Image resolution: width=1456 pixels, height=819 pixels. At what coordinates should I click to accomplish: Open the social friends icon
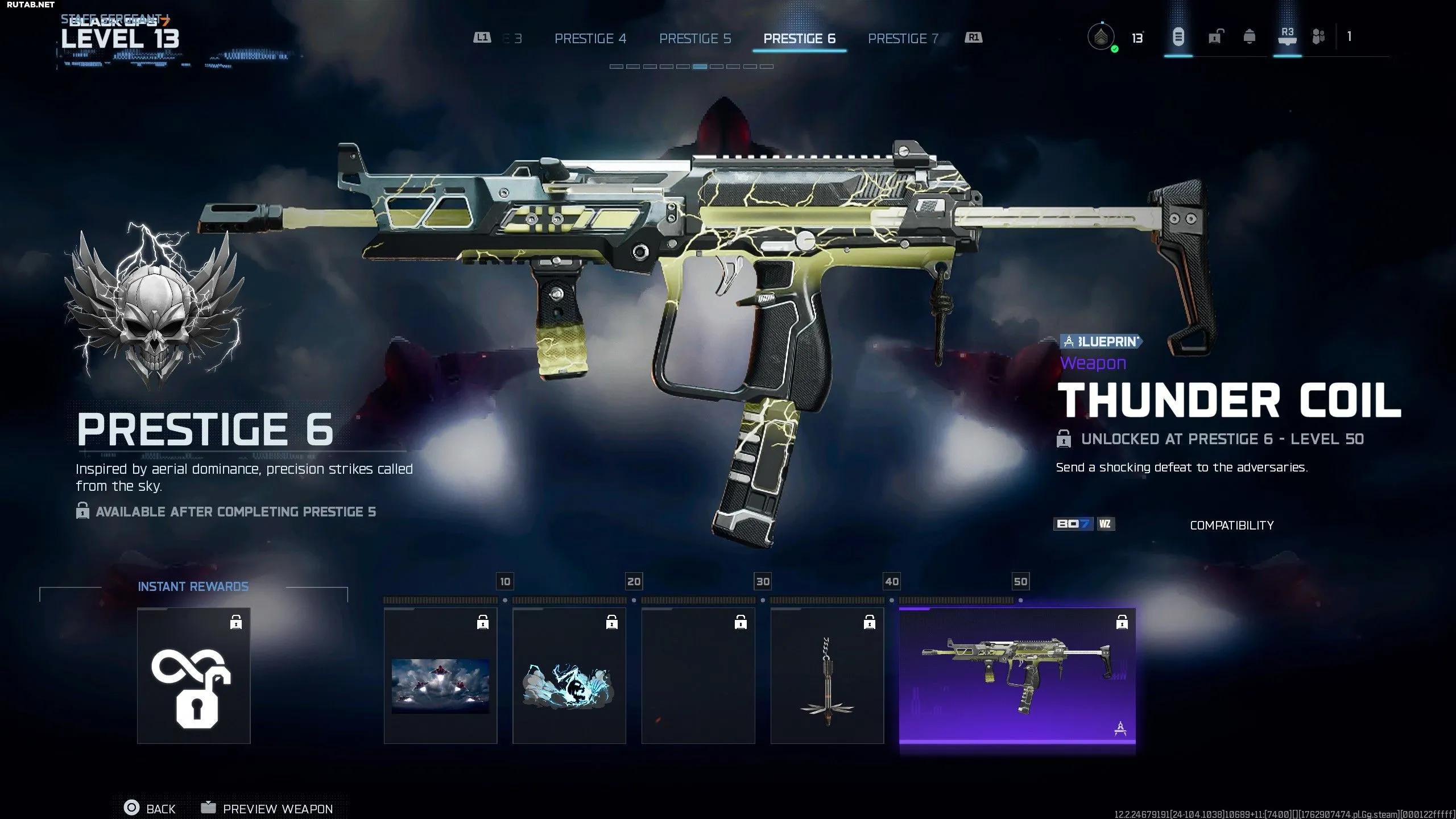[1318, 38]
